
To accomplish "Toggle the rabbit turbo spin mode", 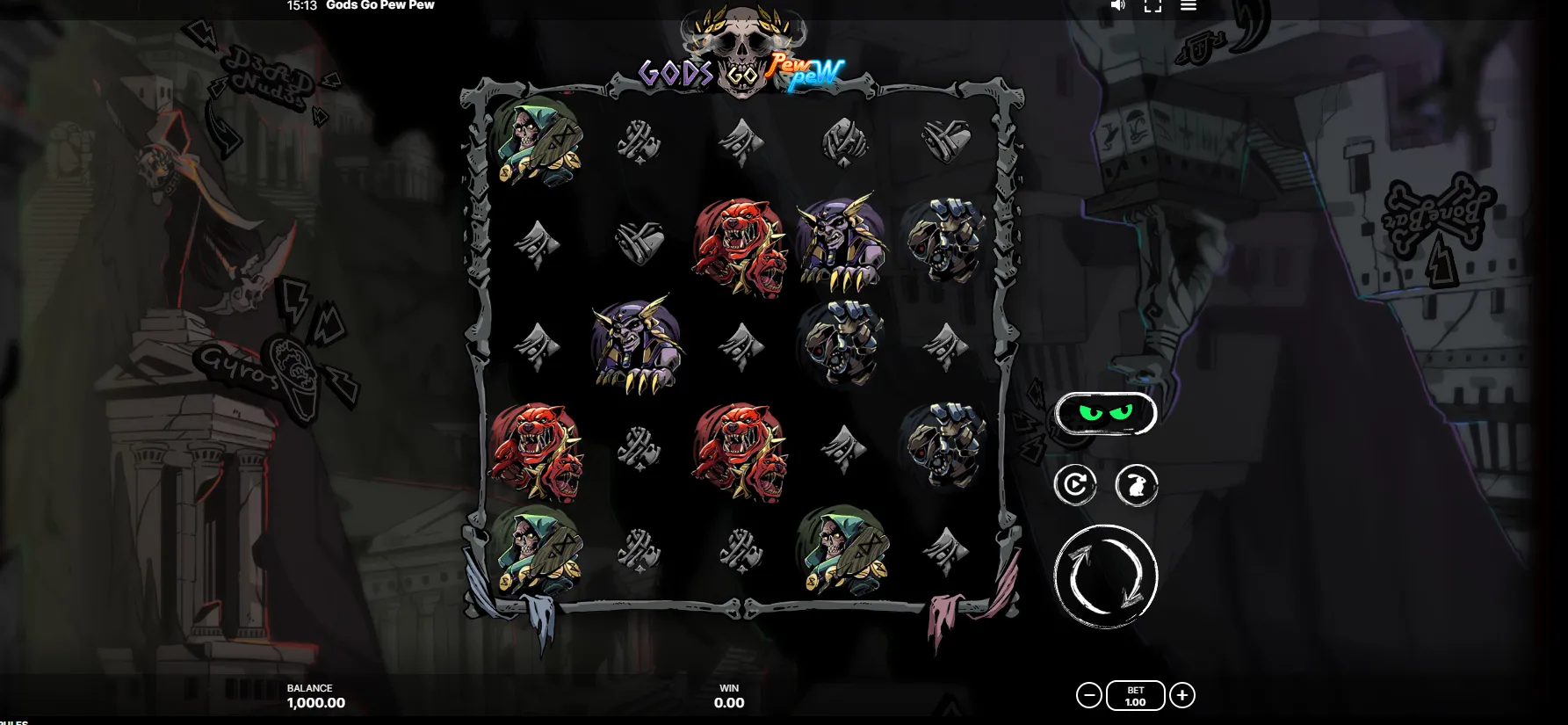I will coord(1136,485).
